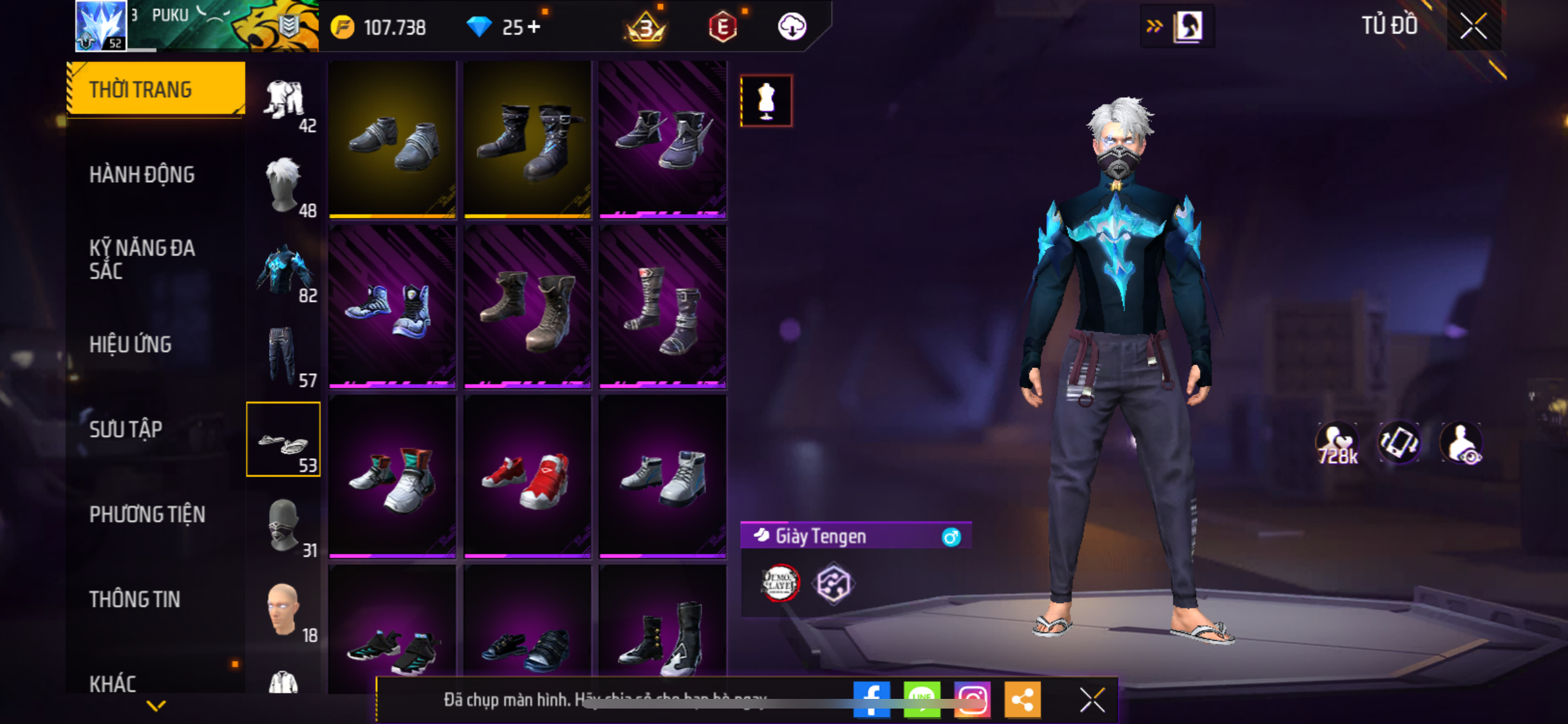Open the KỸ NĂNG ĐA SẮC tab
1568x724 pixels.
(x=142, y=259)
